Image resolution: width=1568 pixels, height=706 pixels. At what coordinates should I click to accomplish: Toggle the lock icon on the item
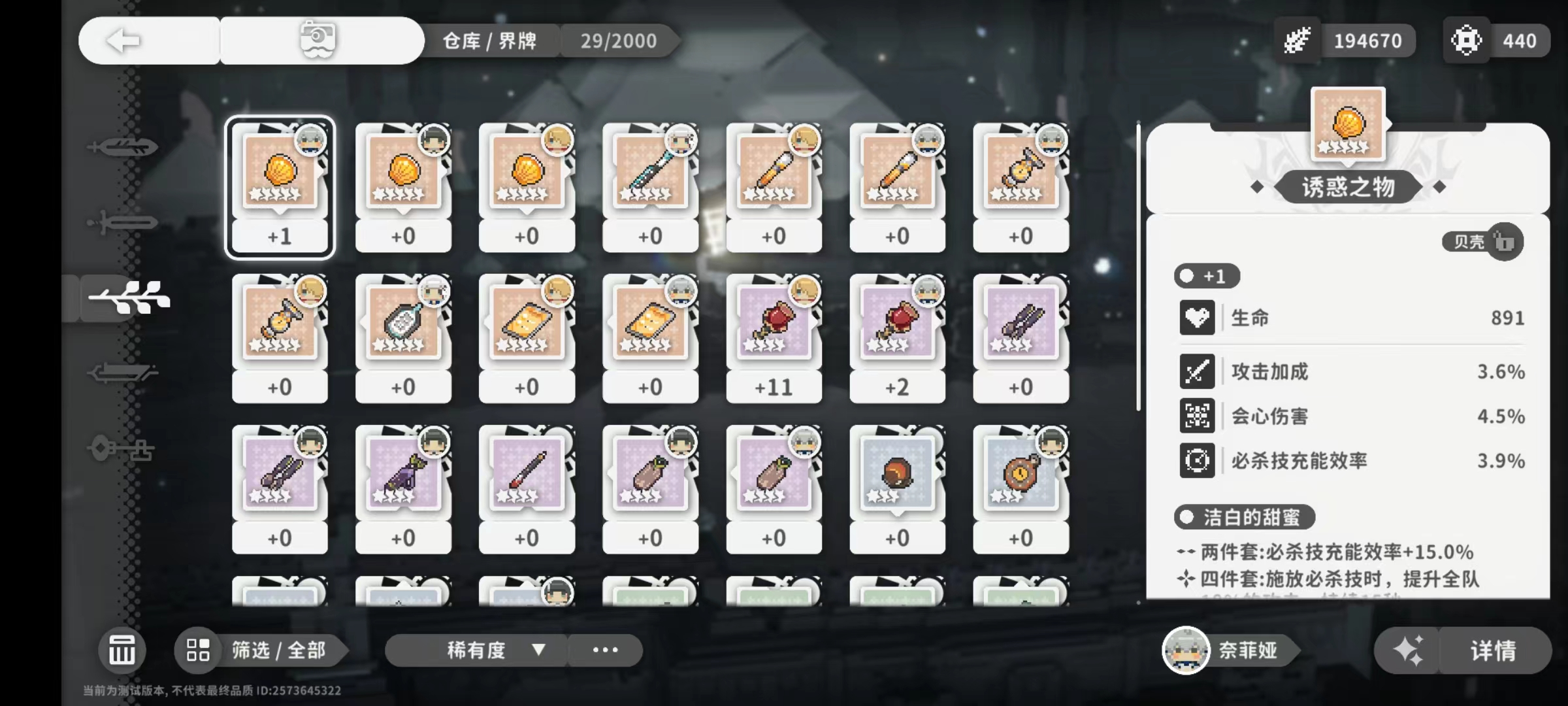1505,243
